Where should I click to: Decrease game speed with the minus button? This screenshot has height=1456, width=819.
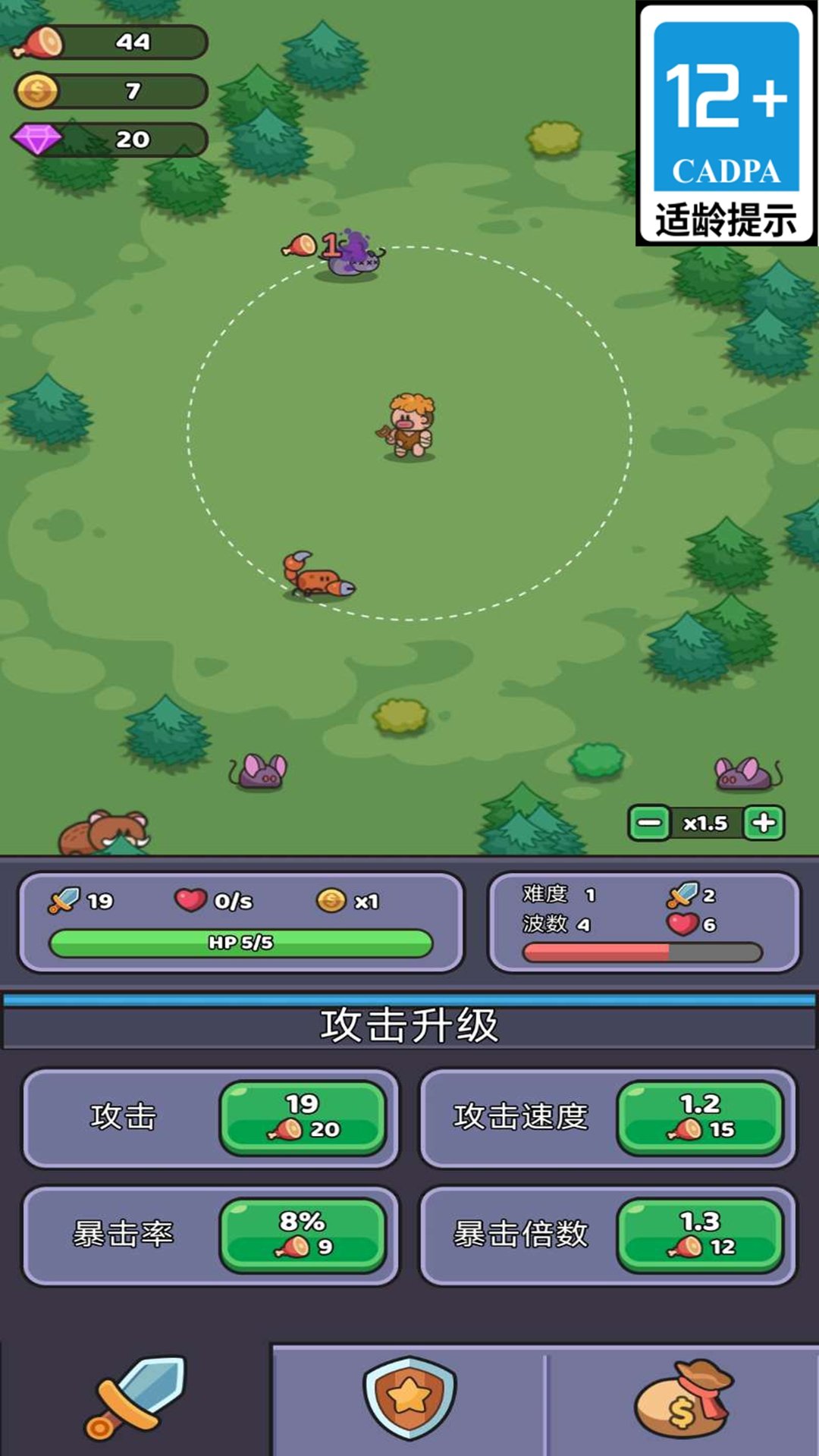[x=649, y=823]
